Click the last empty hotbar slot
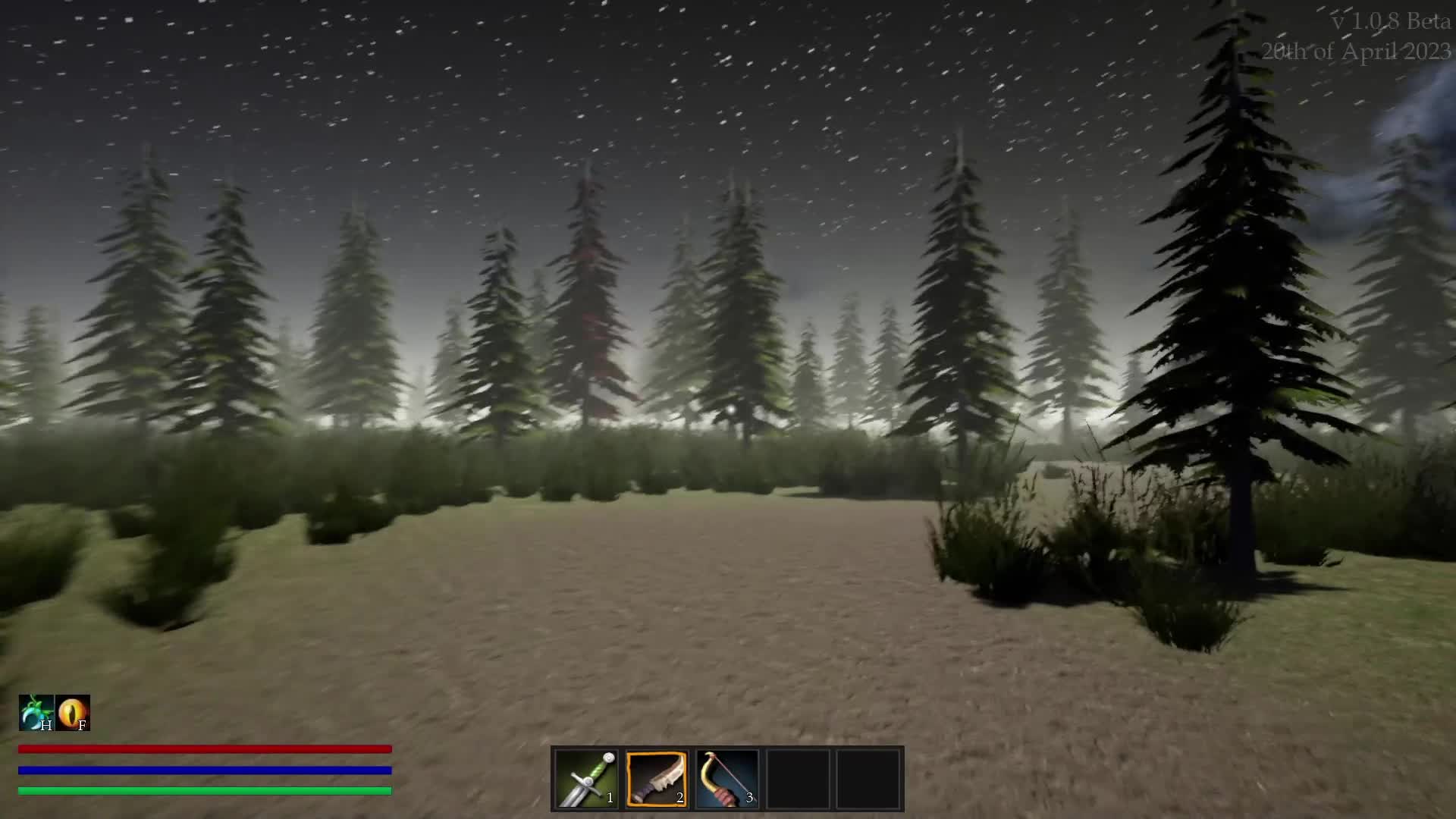Viewport: 1456px width, 819px height. click(x=866, y=780)
